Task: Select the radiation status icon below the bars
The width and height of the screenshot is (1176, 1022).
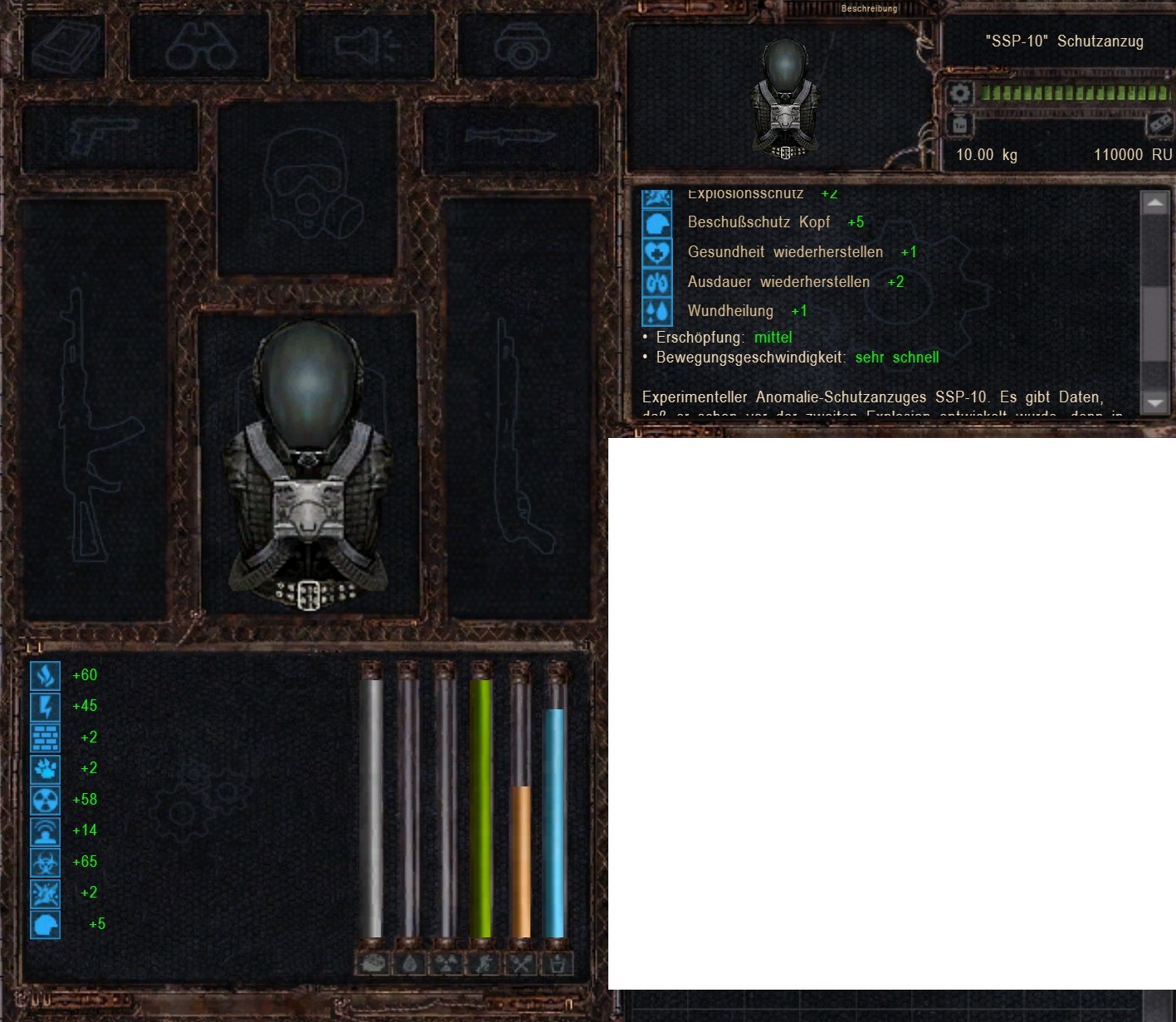Action: (446, 965)
